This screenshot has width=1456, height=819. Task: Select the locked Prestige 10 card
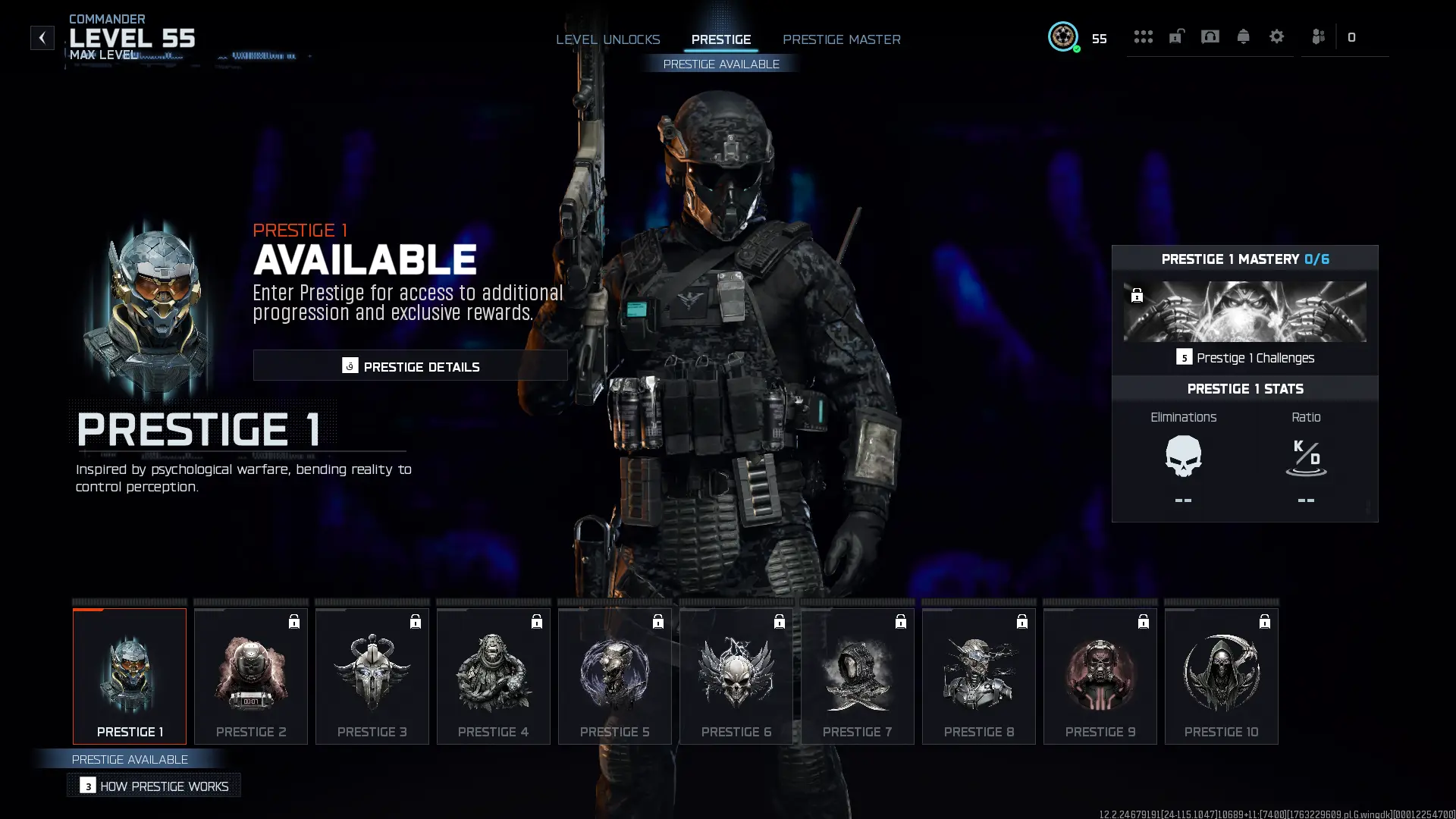click(x=1221, y=676)
